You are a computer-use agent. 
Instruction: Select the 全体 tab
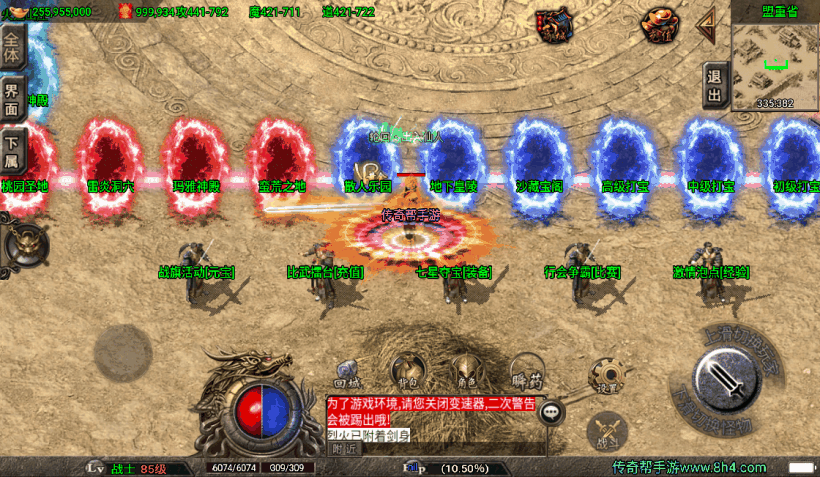tap(12, 47)
